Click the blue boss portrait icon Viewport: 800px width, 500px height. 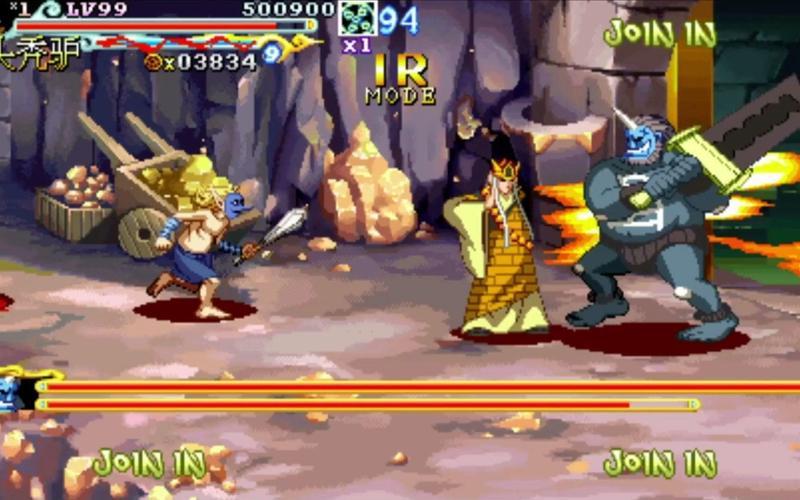tap(12, 391)
